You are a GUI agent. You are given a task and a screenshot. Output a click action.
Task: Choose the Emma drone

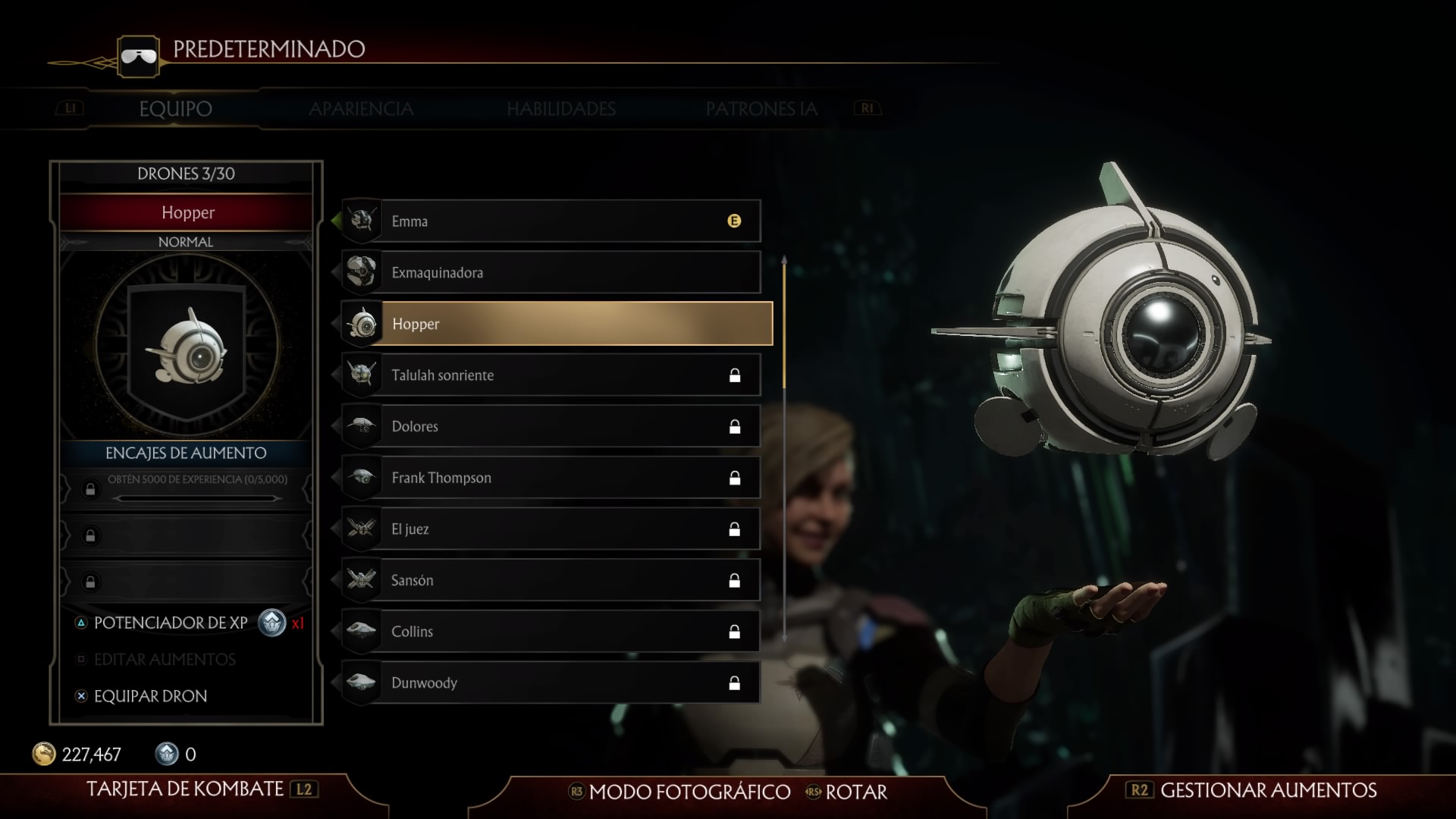pos(552,221)
